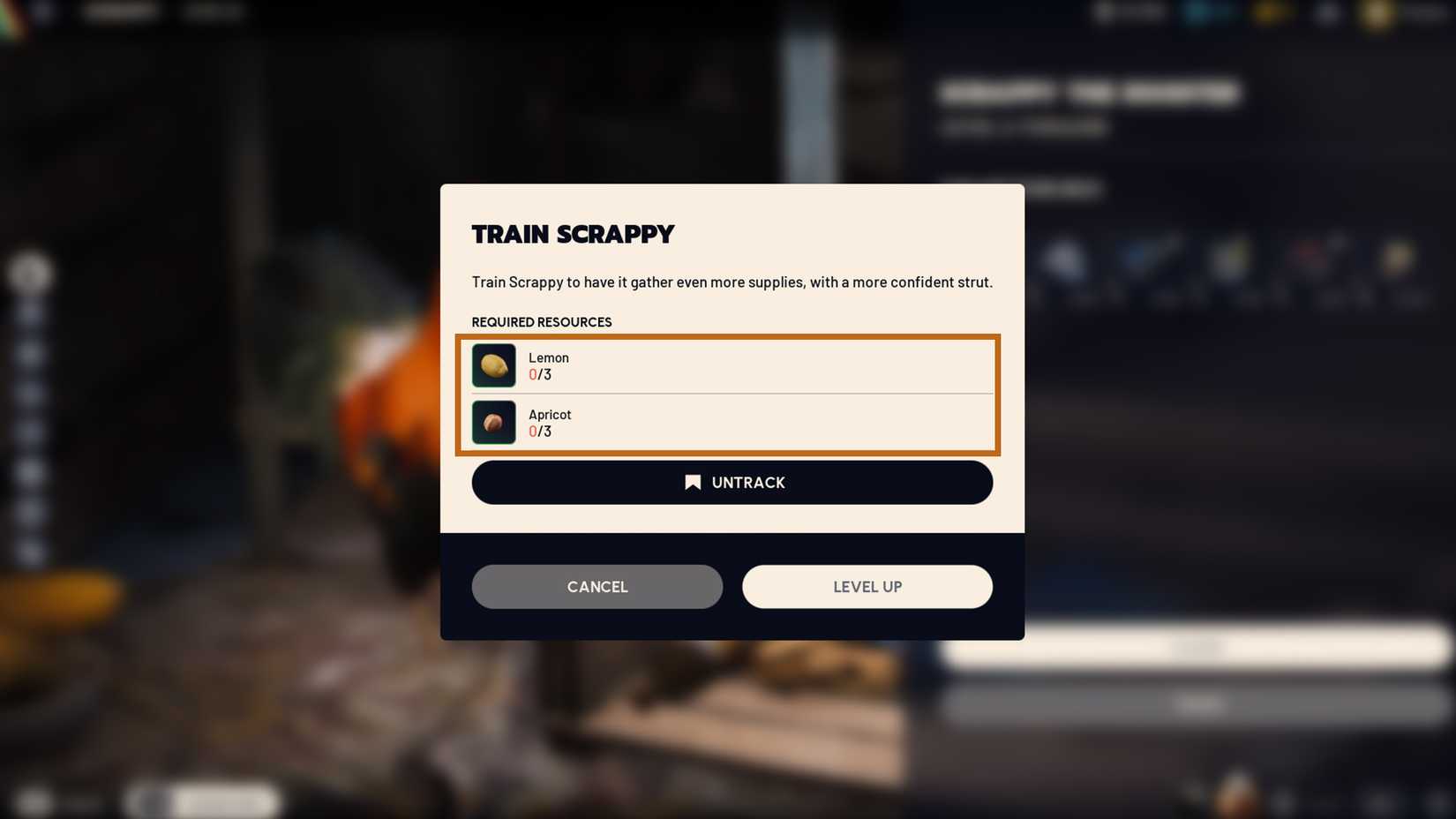The width and height of the screenshot is (1456, 819).
Task: Open the first menu item in the top navigation
Action: coord(119,12)
